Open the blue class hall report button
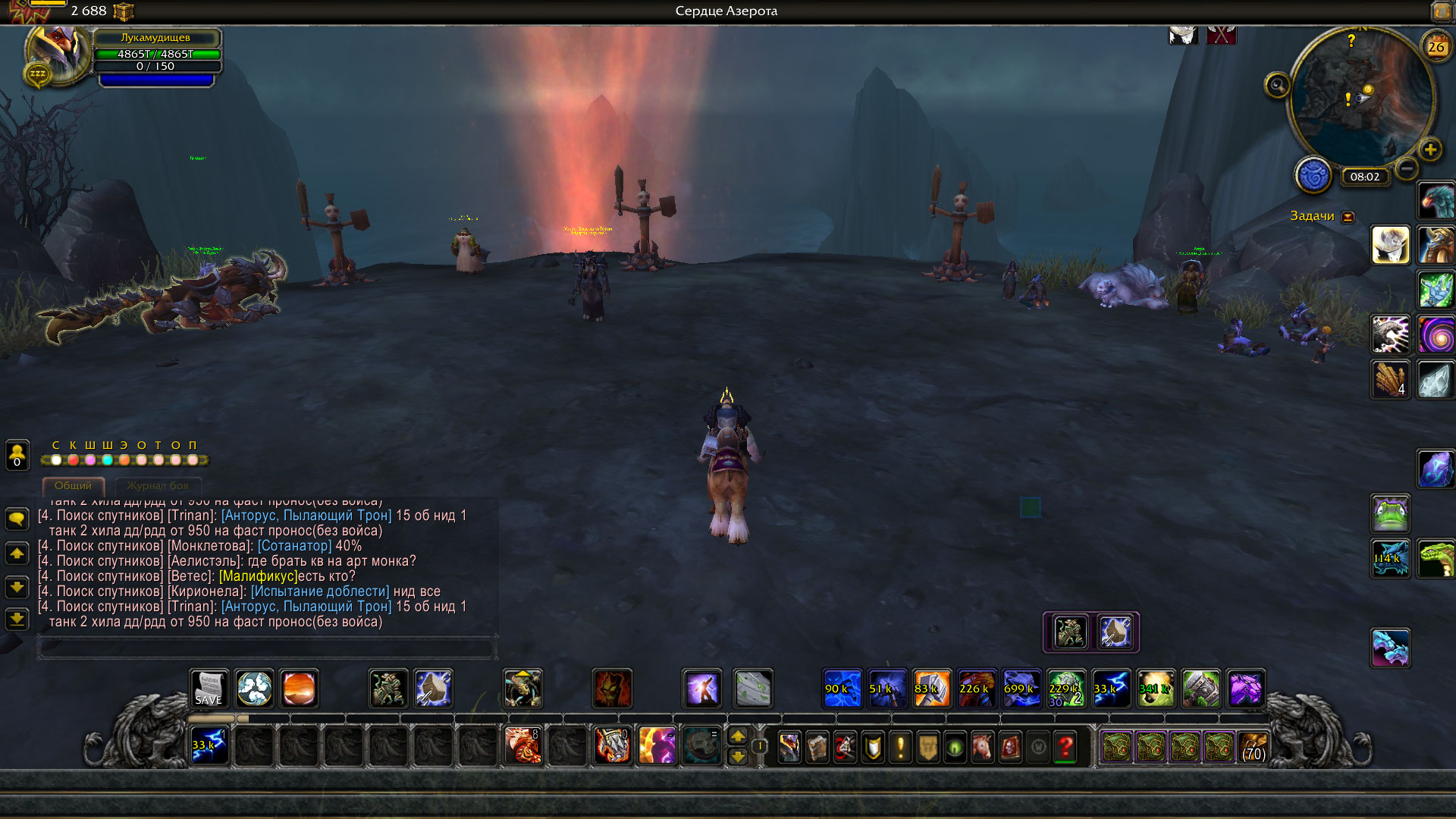 (x=1313, y=176)
